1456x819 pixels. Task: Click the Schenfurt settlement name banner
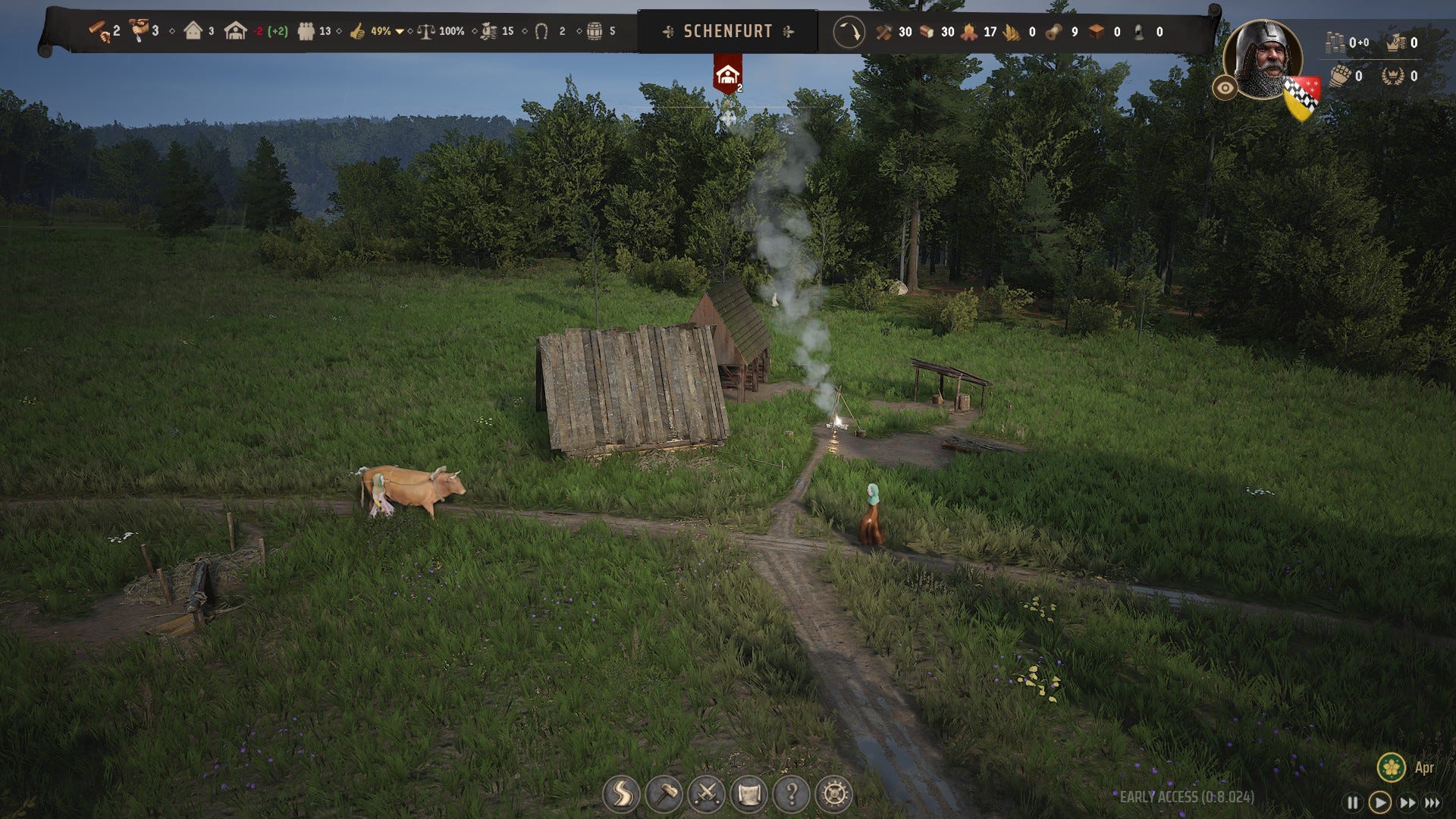pos(727,31)
